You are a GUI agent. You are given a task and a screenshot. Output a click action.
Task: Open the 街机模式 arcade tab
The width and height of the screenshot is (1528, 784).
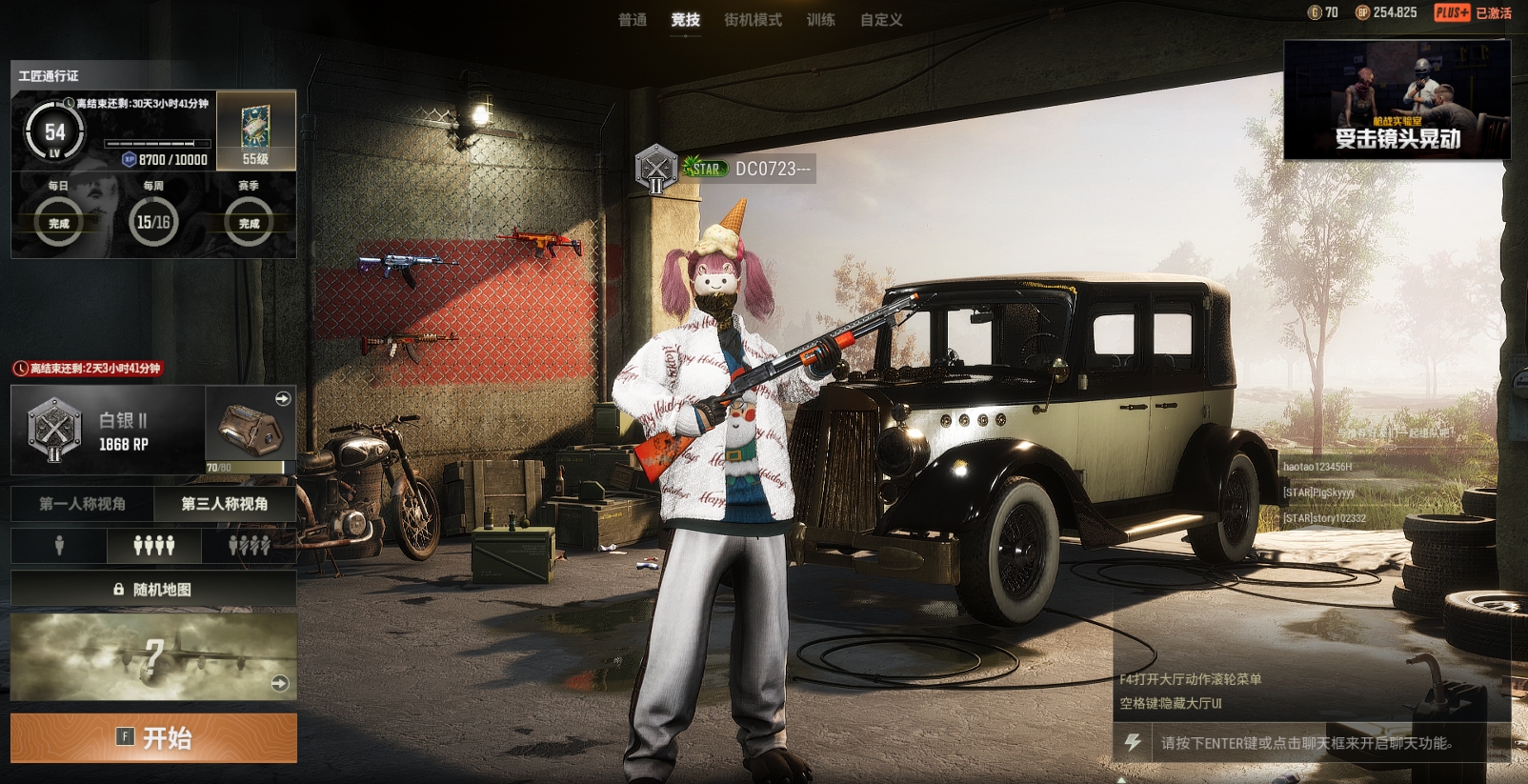click(x=753, y=20)
